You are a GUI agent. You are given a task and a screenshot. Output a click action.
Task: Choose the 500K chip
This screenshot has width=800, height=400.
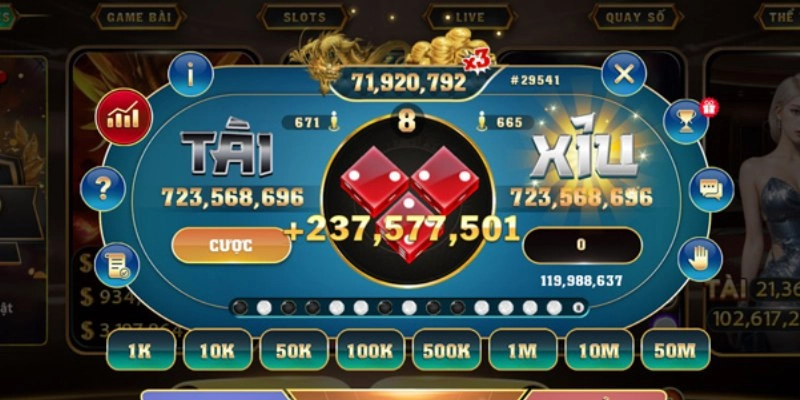pyautogui.click(x=447, y=350)
